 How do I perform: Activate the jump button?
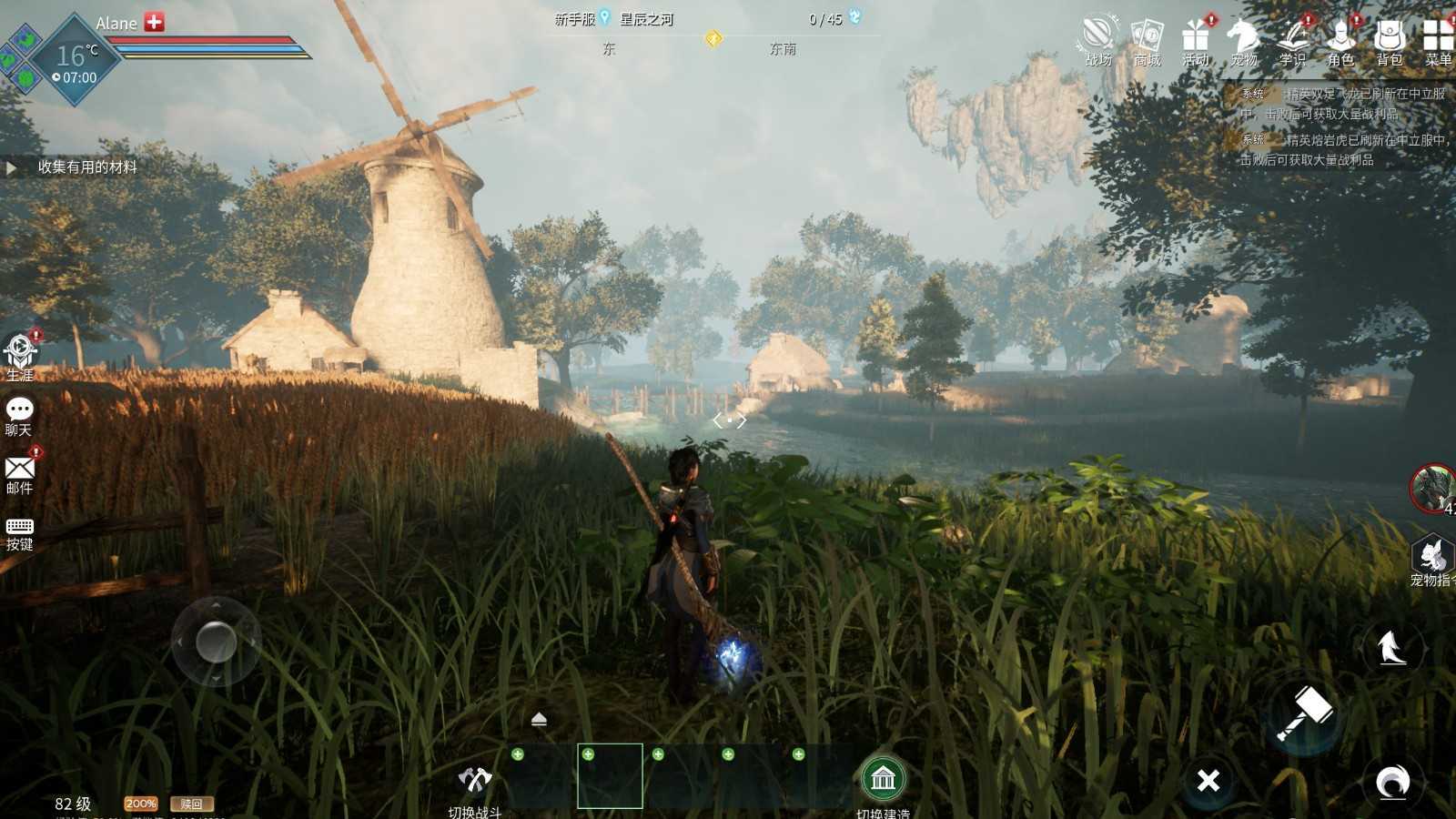pyautogui.click(x=1390, y=648)
